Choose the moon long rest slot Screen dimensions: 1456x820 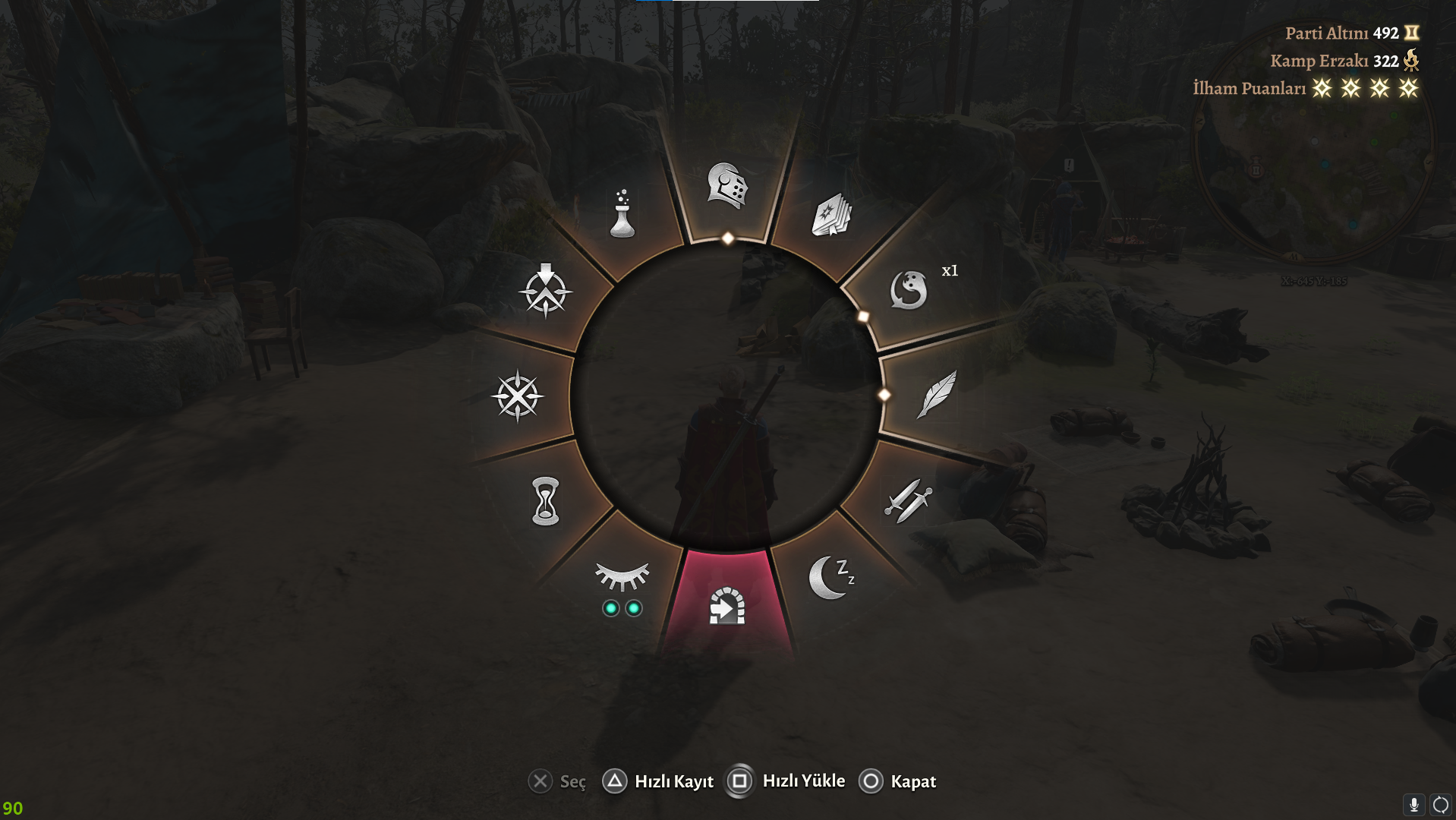point(830,578)
